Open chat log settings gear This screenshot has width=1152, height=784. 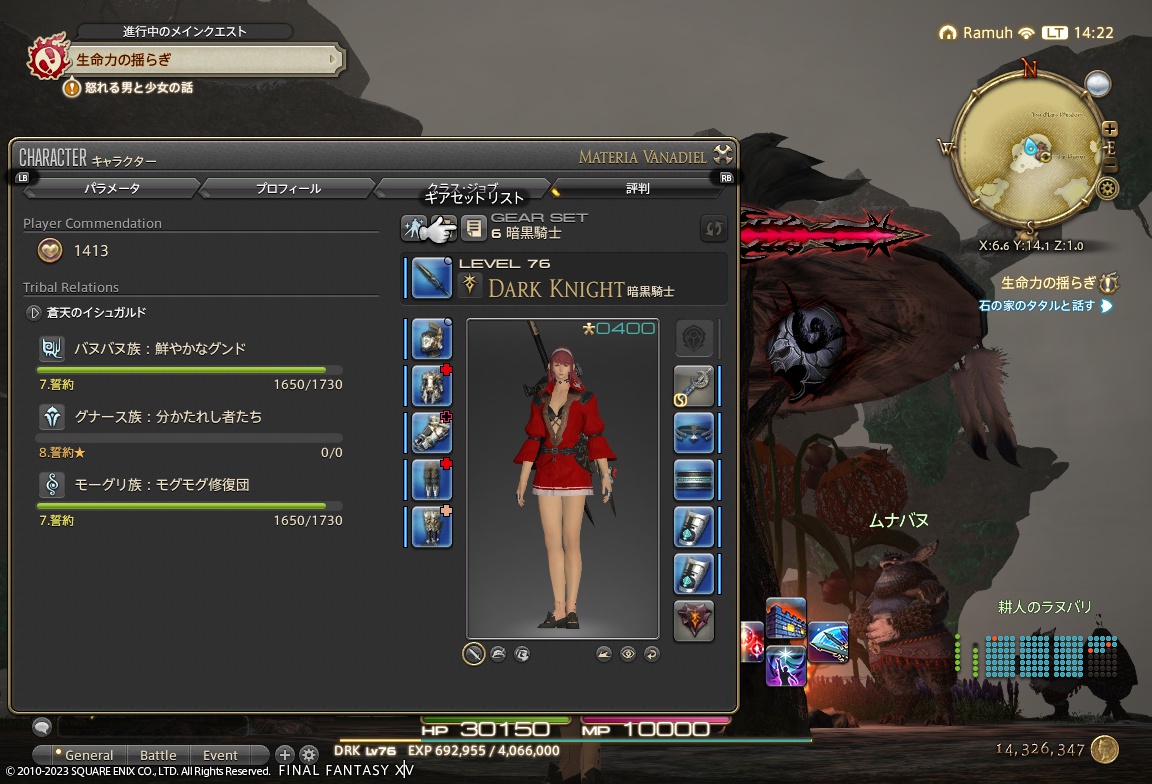309,755
